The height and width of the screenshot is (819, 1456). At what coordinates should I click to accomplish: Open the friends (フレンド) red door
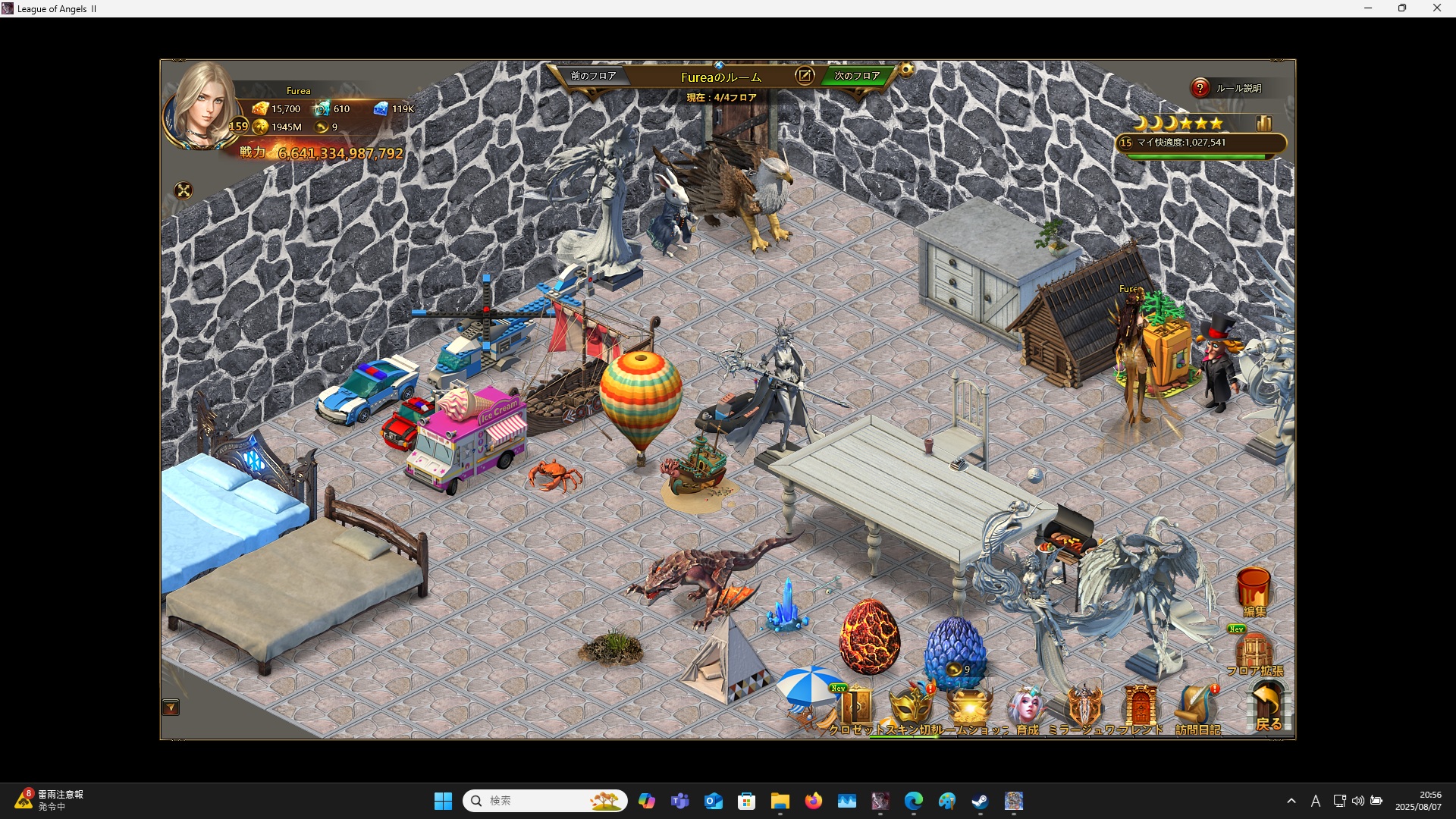(1140, 709)
